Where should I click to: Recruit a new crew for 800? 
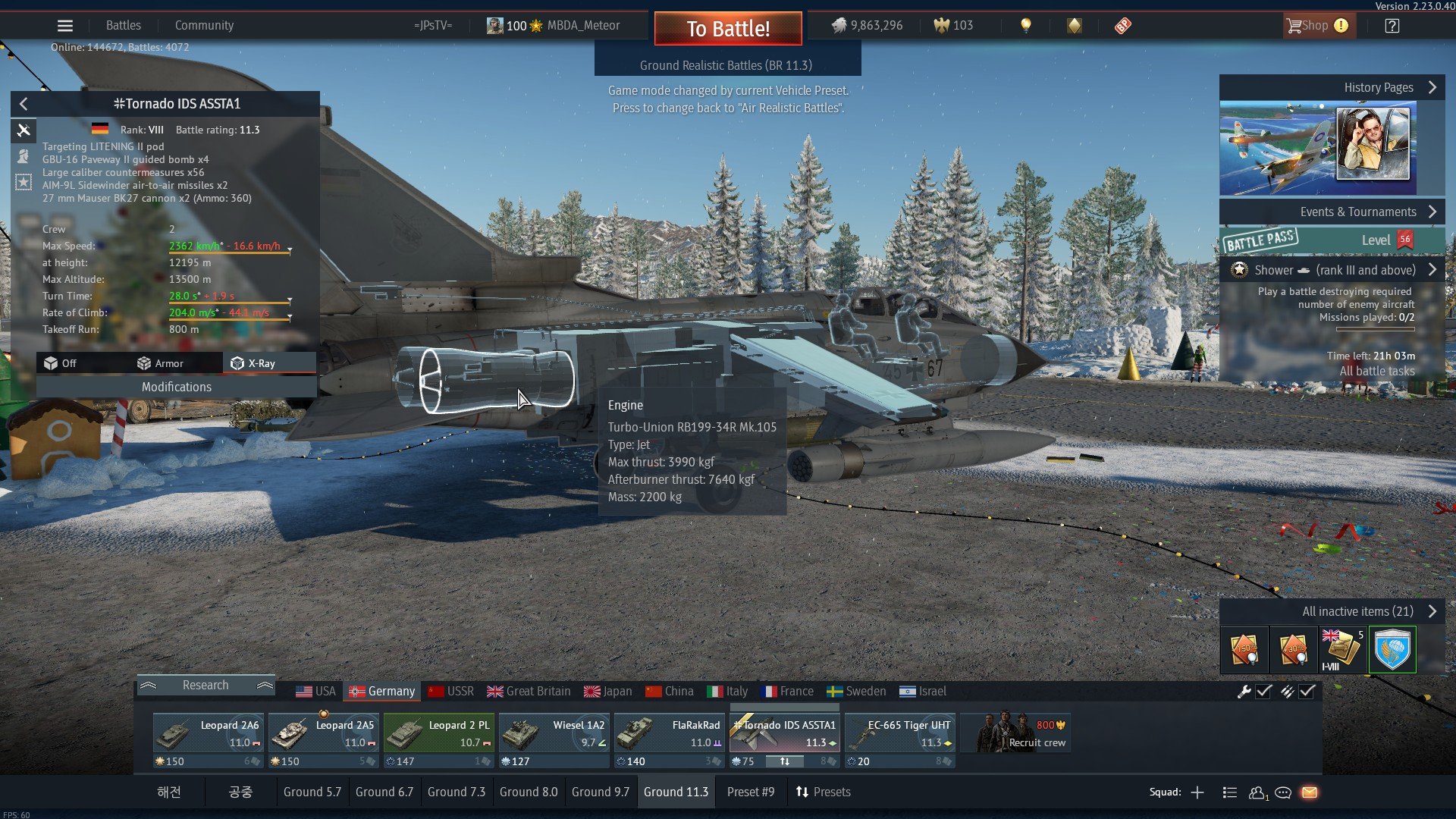pos(1016,733)
